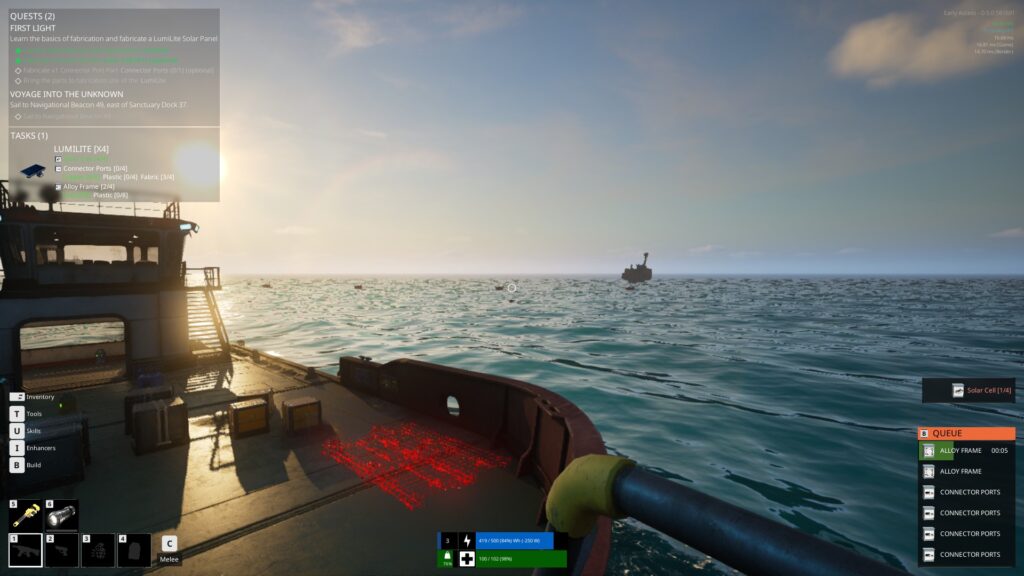1024x576 pixels.
Task: Choose the assault rifle in slot 1
Action: pos(26,550)
